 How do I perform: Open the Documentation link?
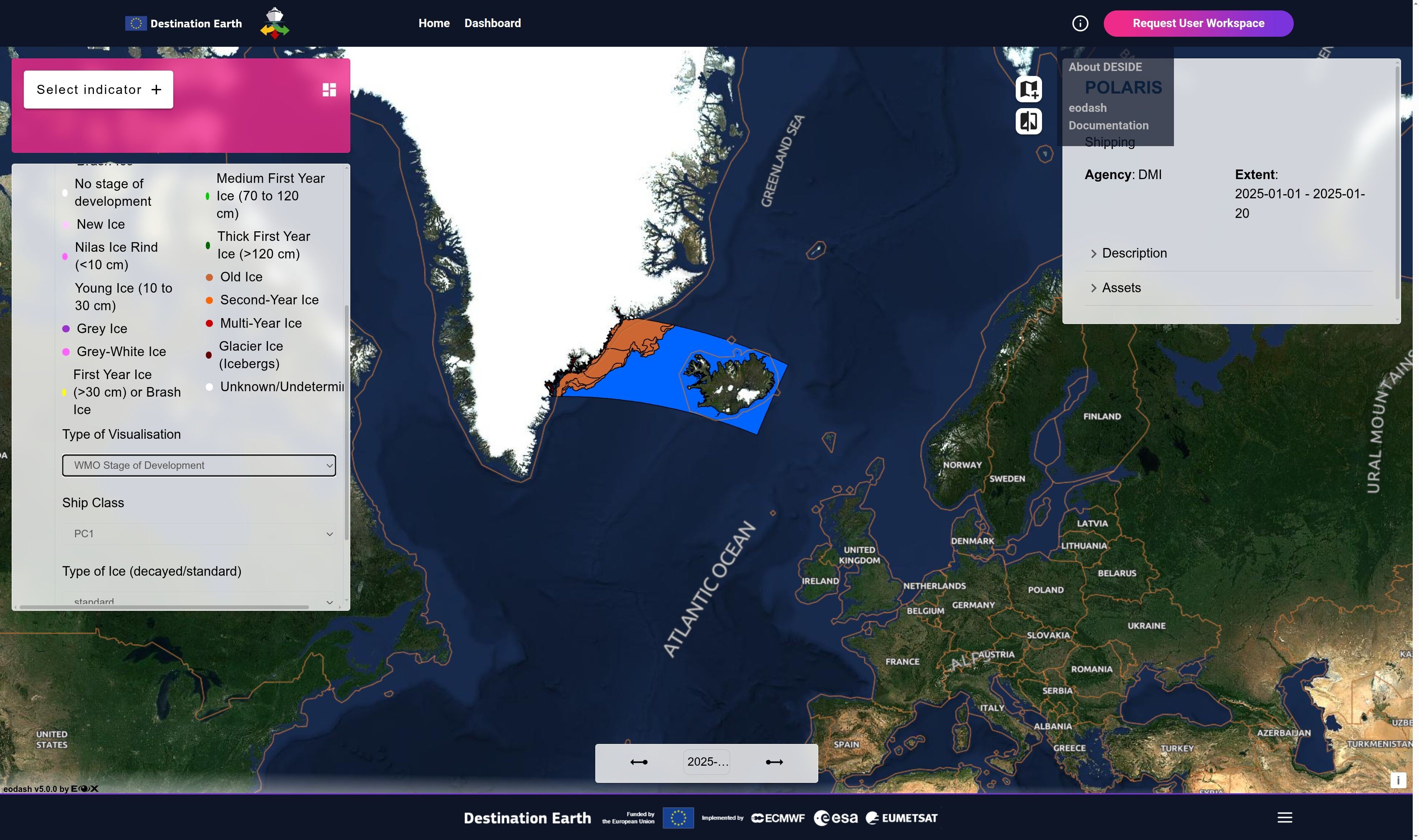(1108, 125)
